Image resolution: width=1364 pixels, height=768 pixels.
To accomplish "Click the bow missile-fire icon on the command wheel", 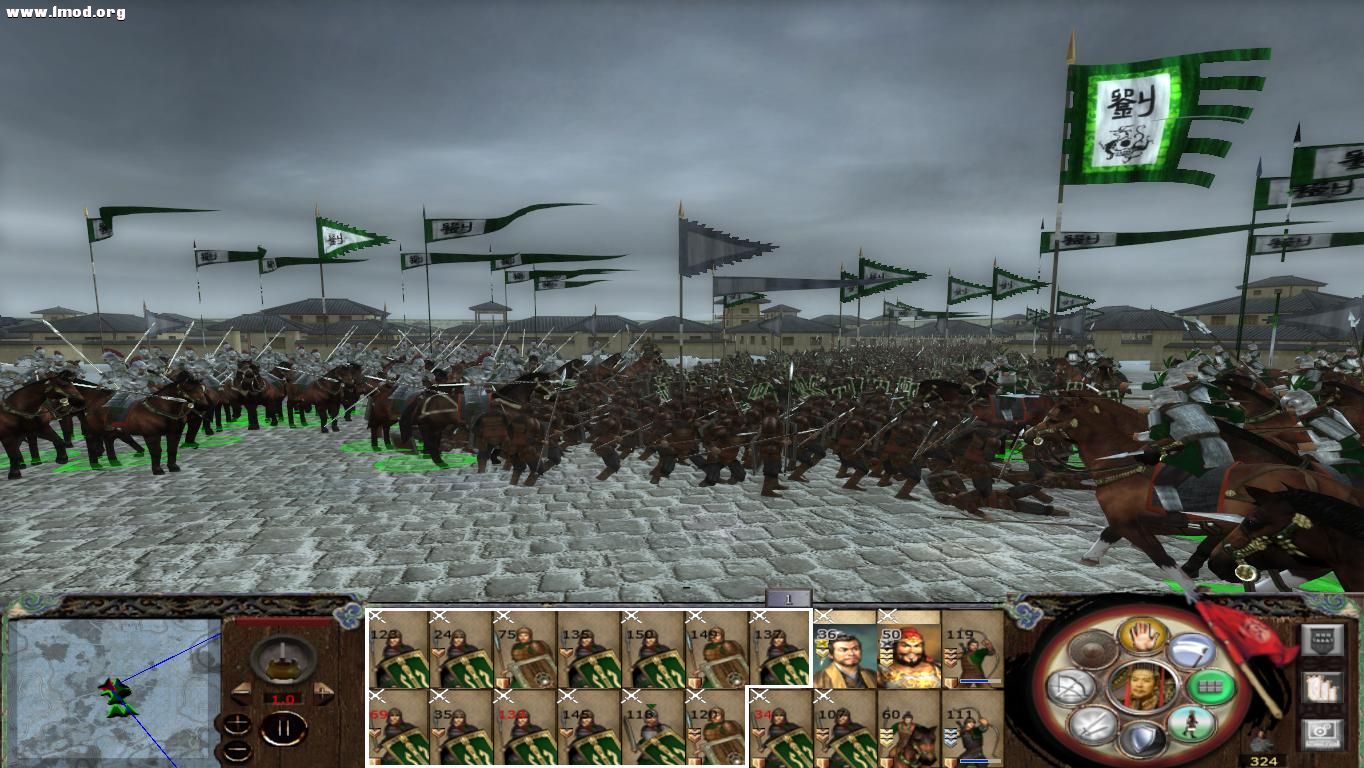I will point(1072,687).
